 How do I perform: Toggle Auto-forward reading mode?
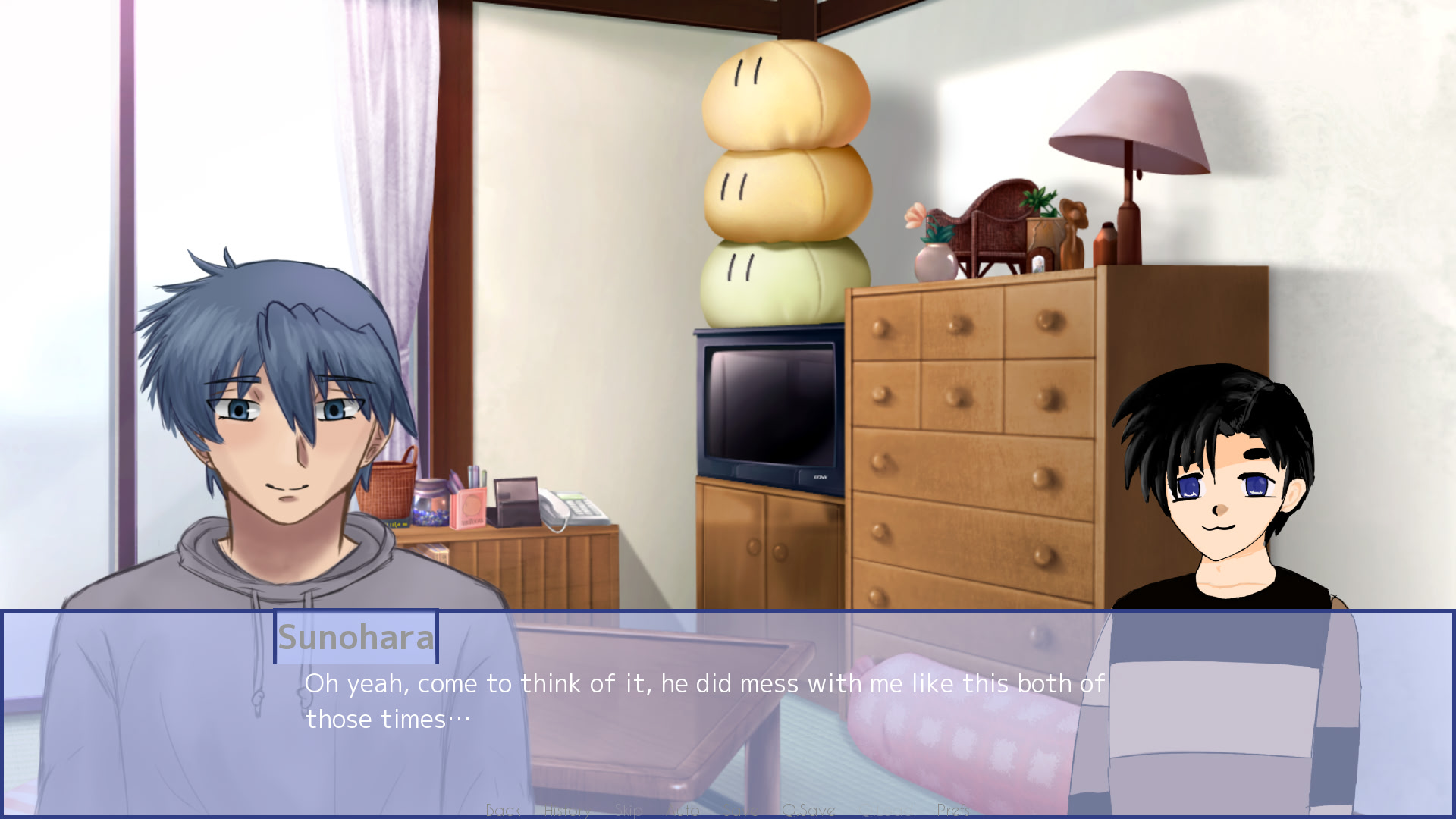click(x=684, y=811)
